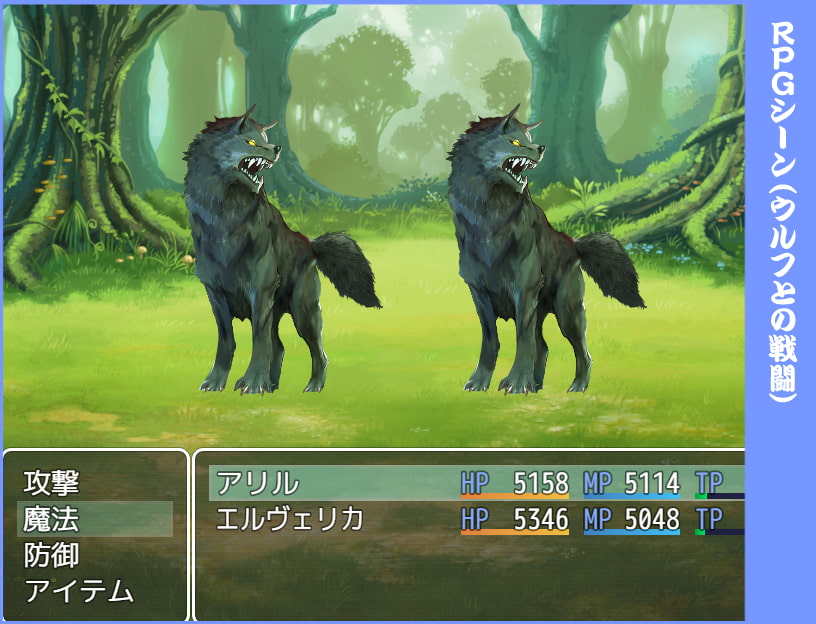816x624 pixels.
Task: Select the 攻撃 attack command
Action: [51, 483]
